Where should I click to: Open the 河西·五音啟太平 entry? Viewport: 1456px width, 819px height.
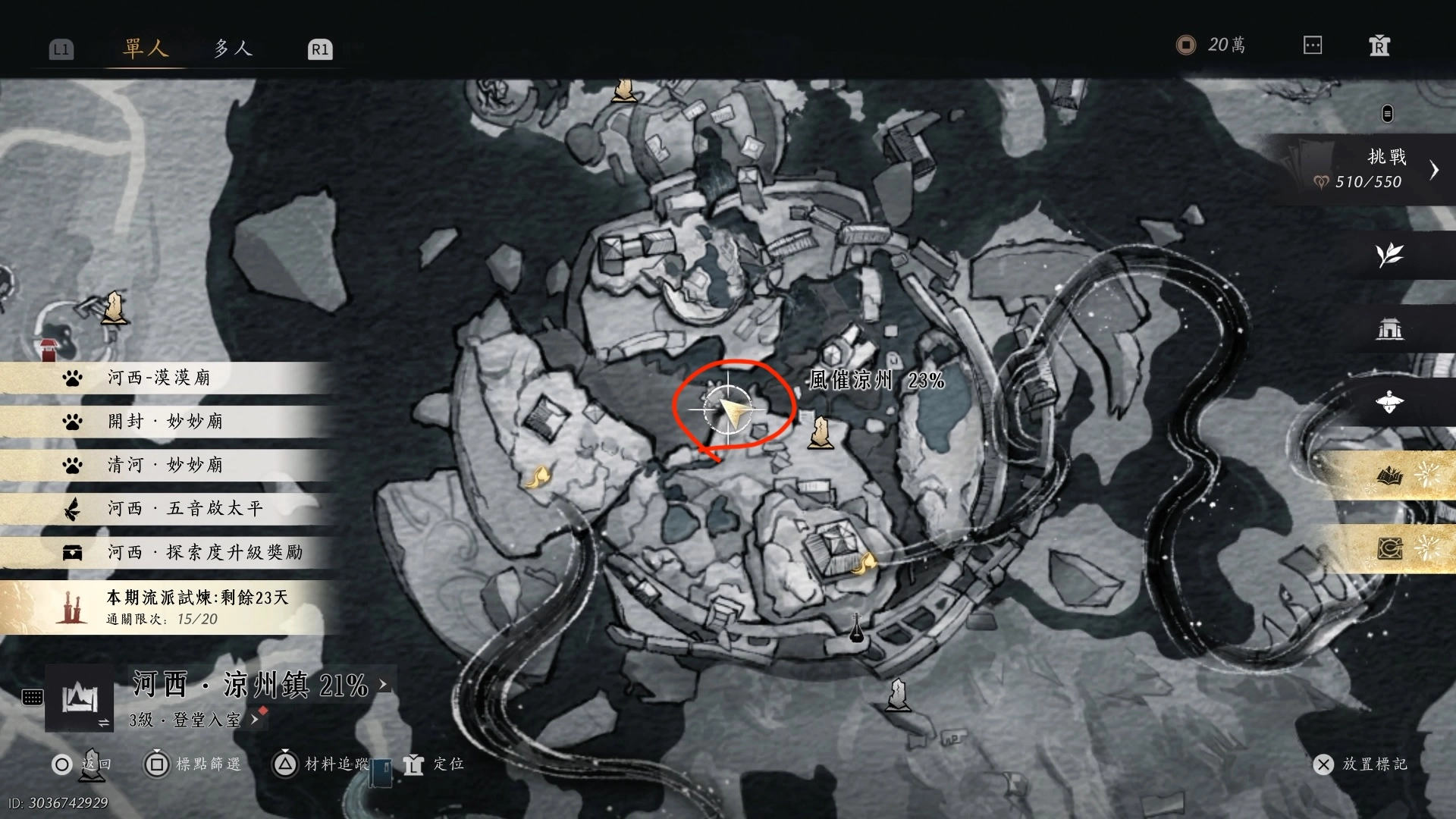pos(185,508)
